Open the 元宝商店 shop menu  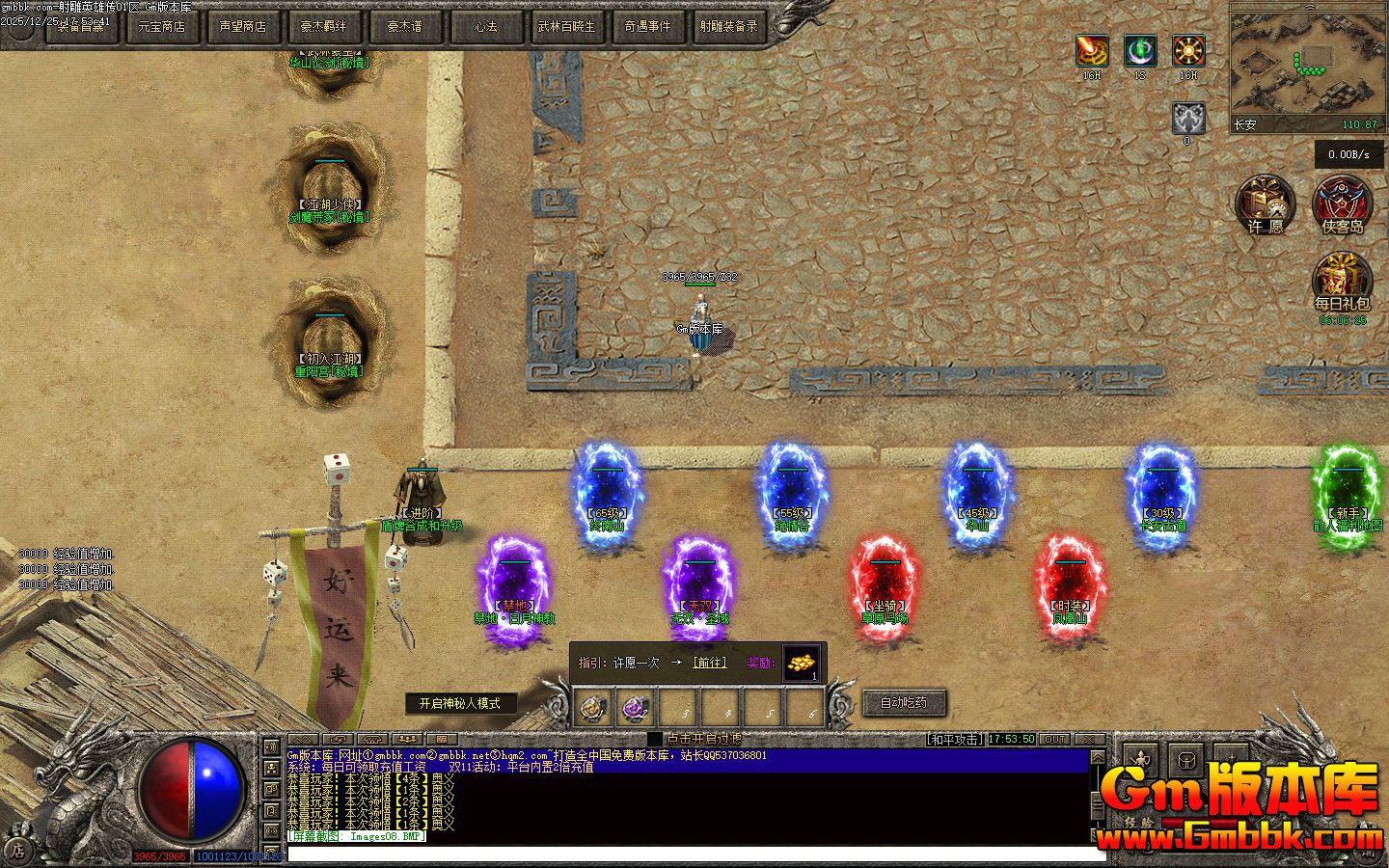162,27
